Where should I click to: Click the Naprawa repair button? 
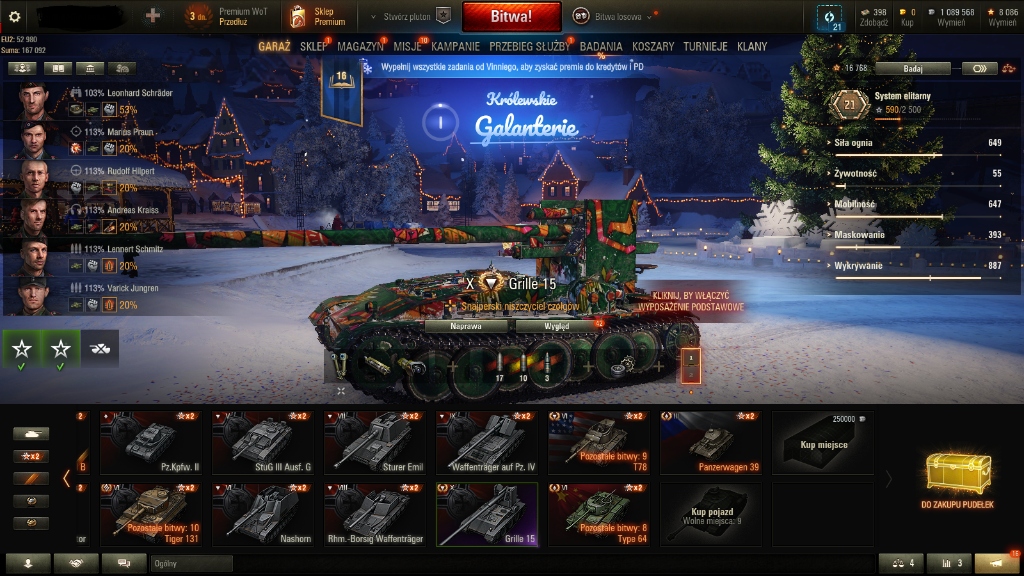467,326
